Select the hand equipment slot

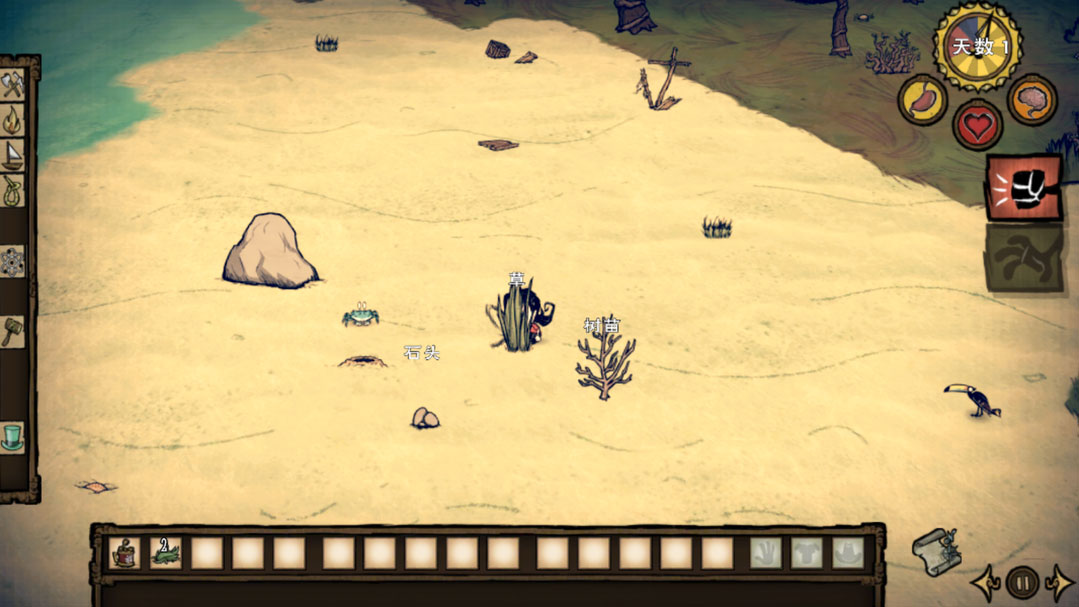tap(766, 552)
